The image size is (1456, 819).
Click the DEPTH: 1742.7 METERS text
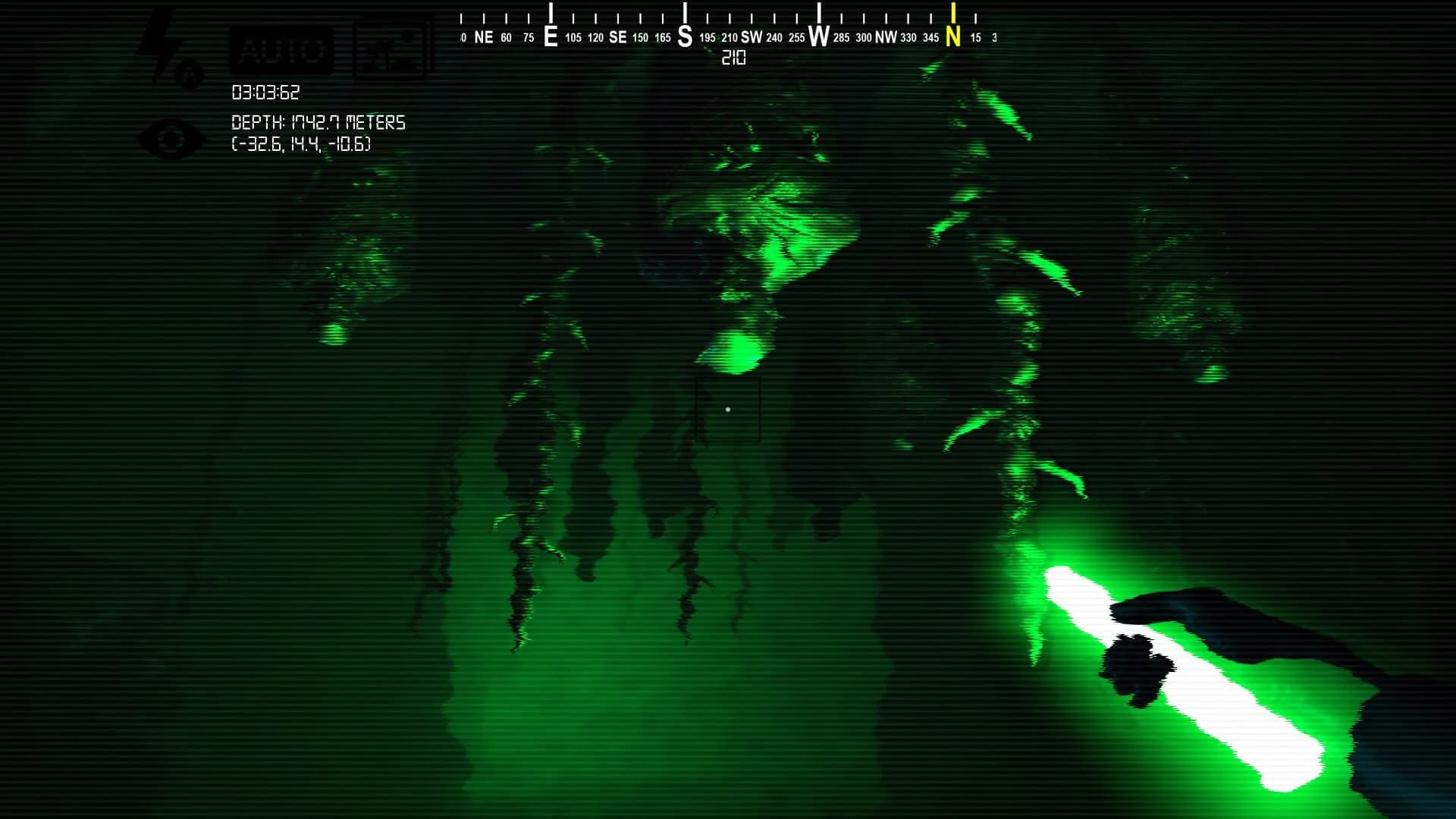click(x=318, y=121)
